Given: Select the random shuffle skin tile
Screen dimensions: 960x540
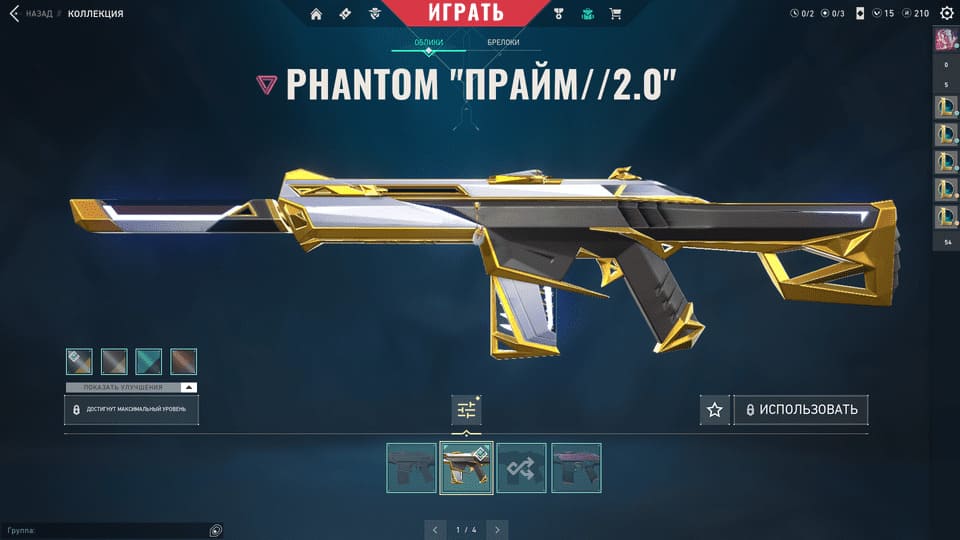Looking at the screenshot, I should (521, 467).
